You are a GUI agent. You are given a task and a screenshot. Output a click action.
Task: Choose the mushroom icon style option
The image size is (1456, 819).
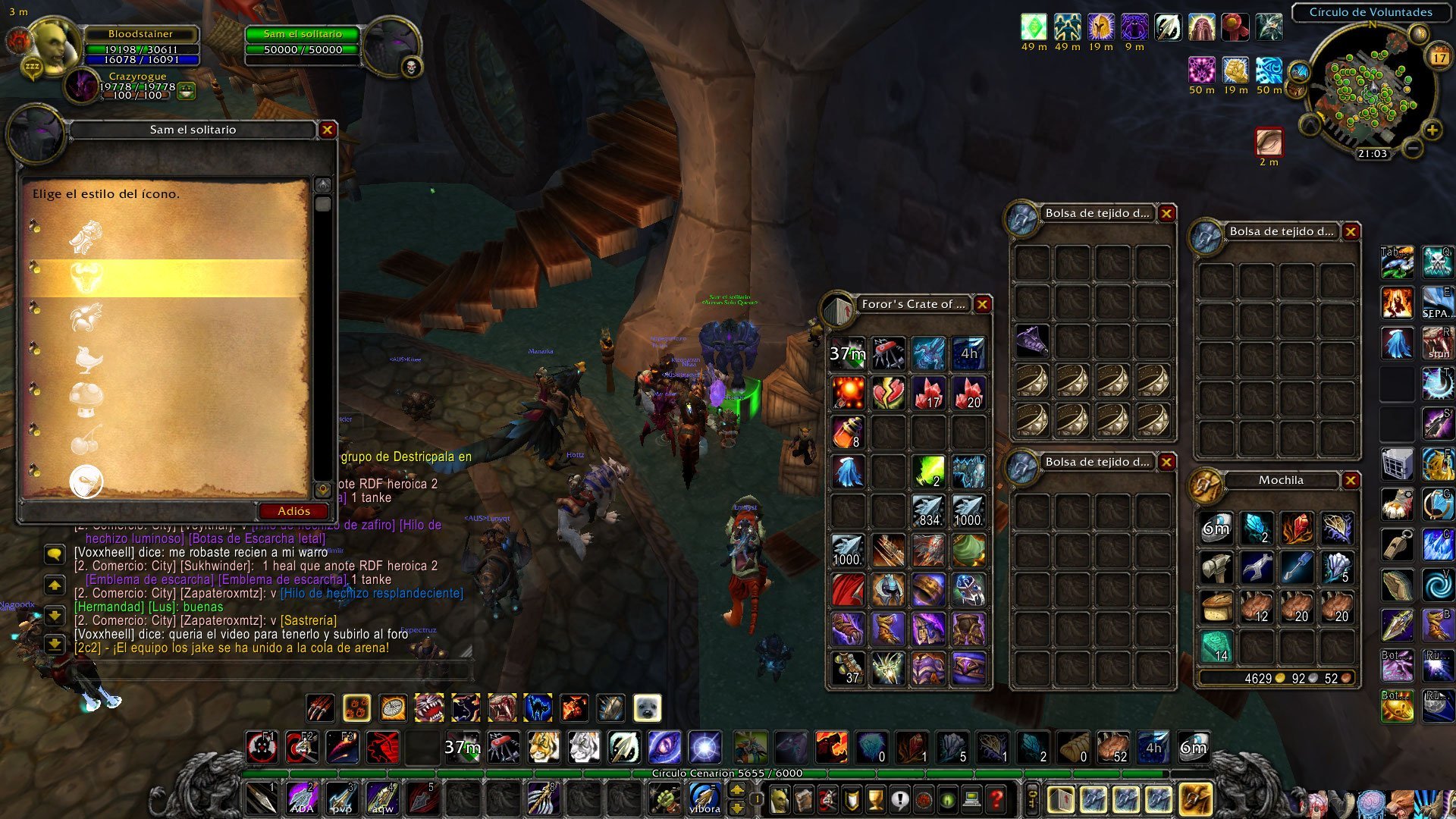86,398
